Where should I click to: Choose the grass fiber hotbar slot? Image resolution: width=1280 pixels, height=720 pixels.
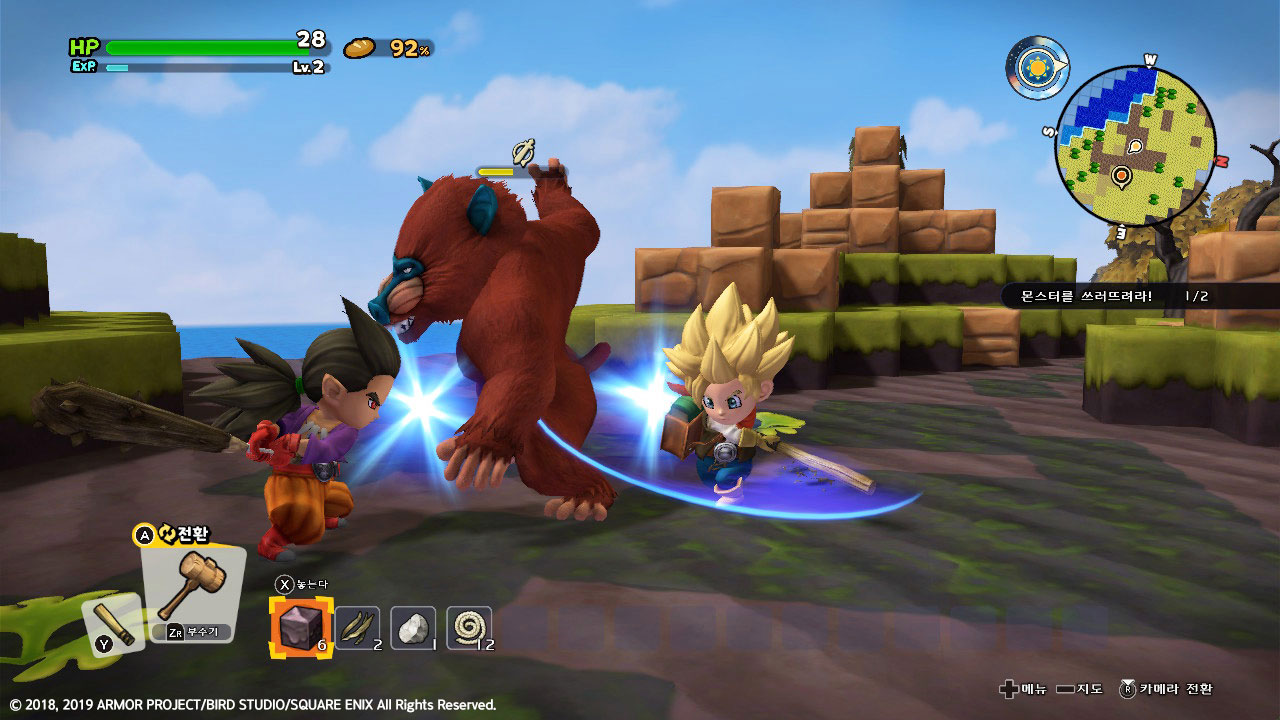[357, 628]
